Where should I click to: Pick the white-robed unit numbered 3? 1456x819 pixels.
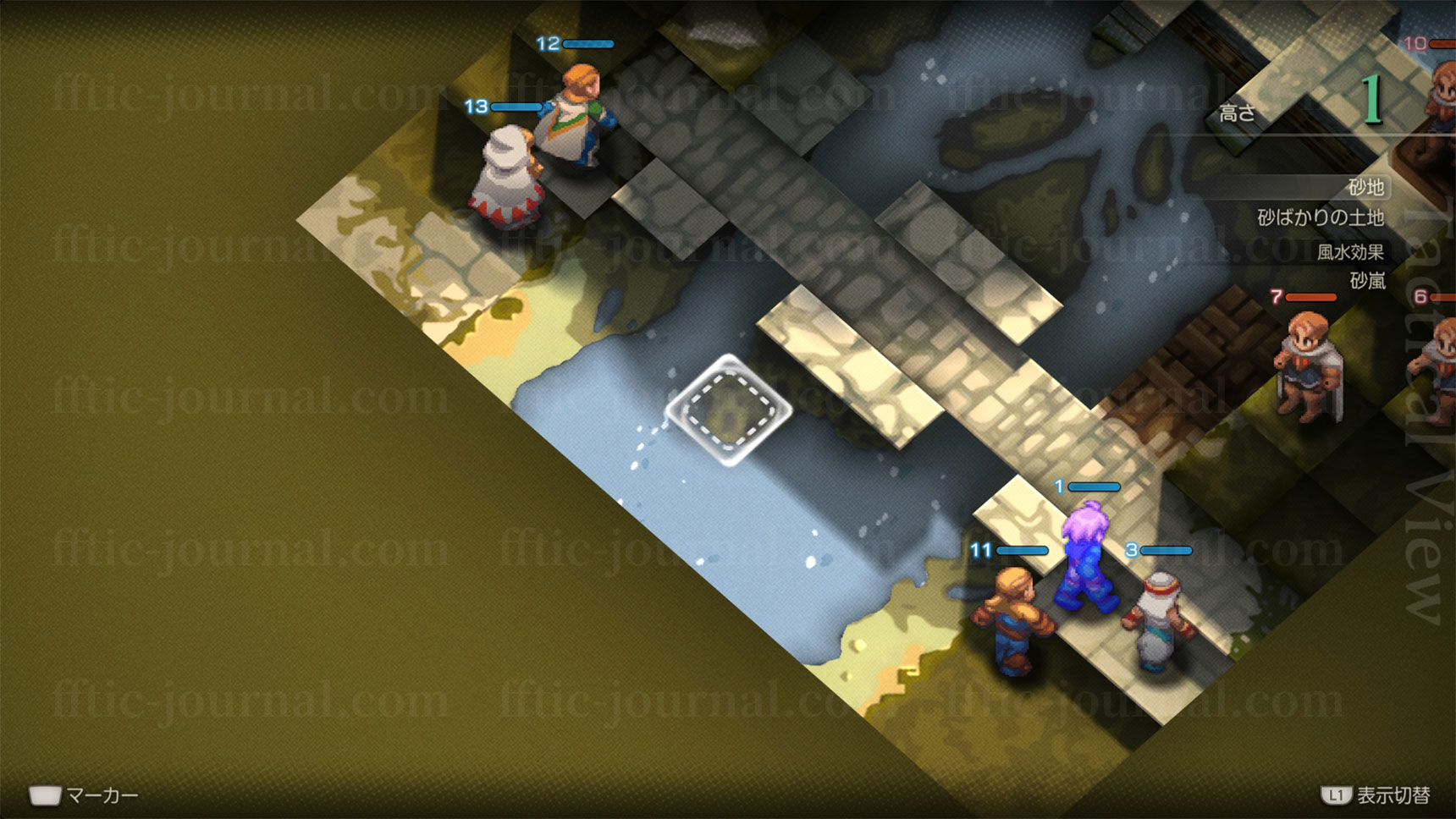[1157, 621]
